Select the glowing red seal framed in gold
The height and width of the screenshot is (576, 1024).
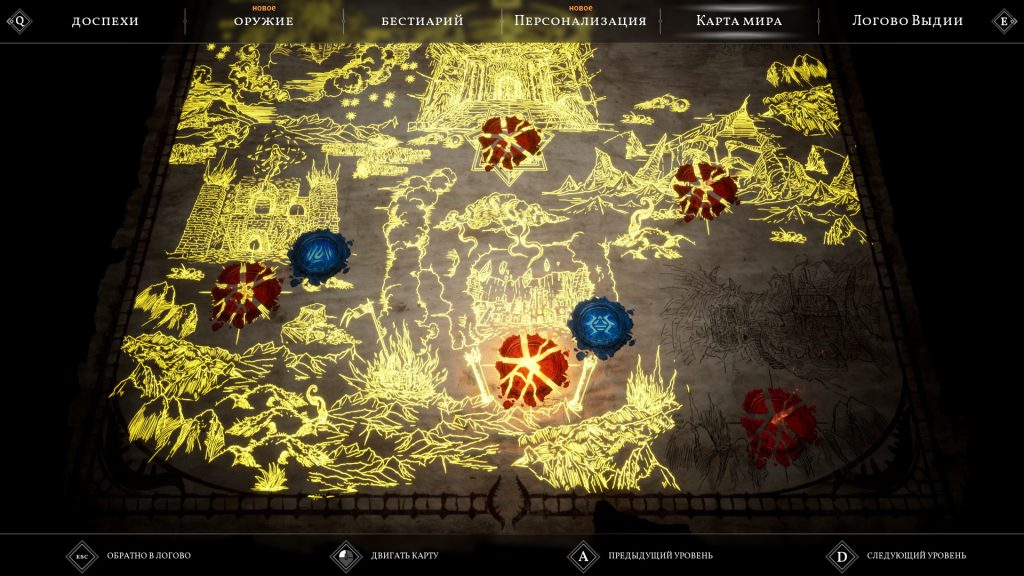pos(532,368)
